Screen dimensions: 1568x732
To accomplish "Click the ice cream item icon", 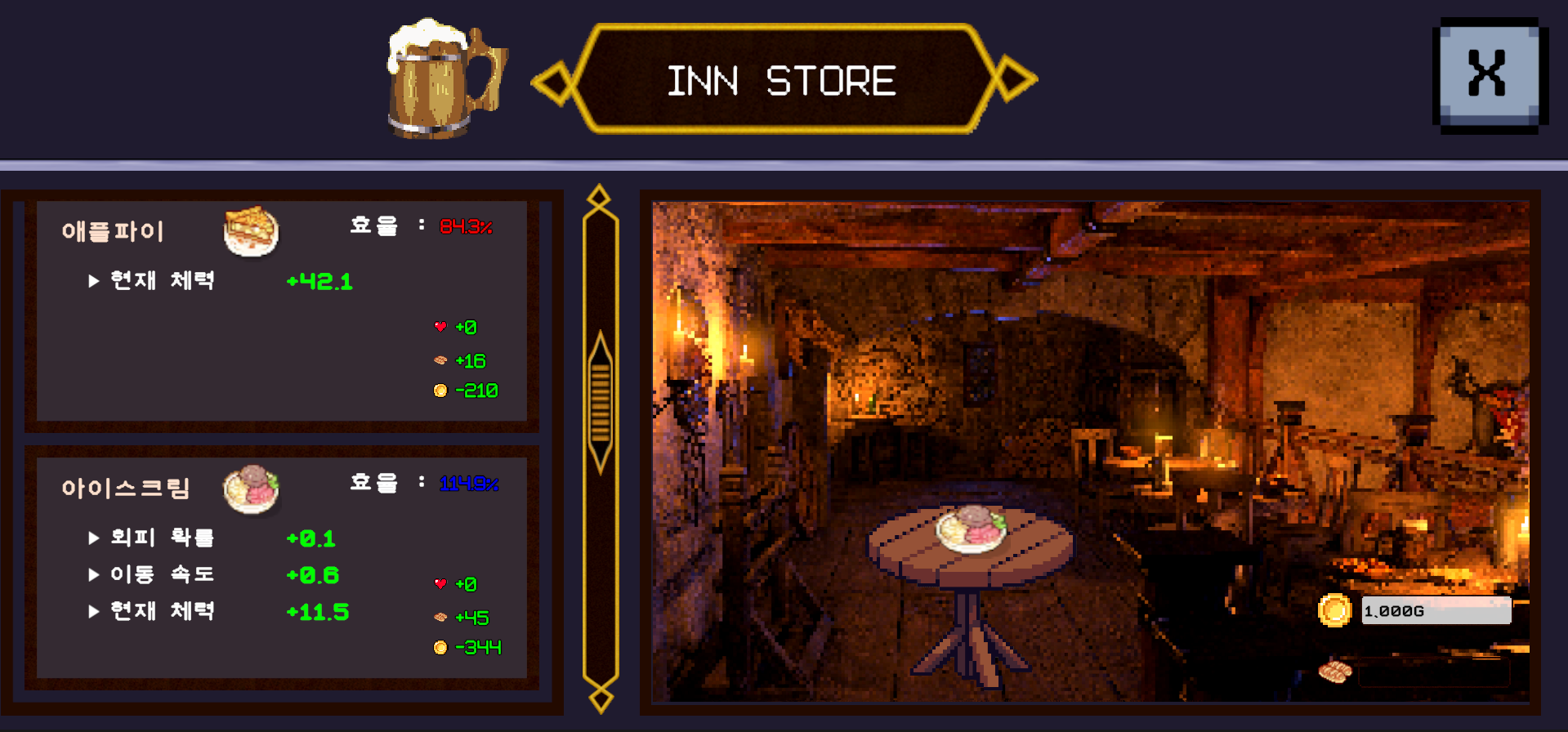I will tap(252, 489).
